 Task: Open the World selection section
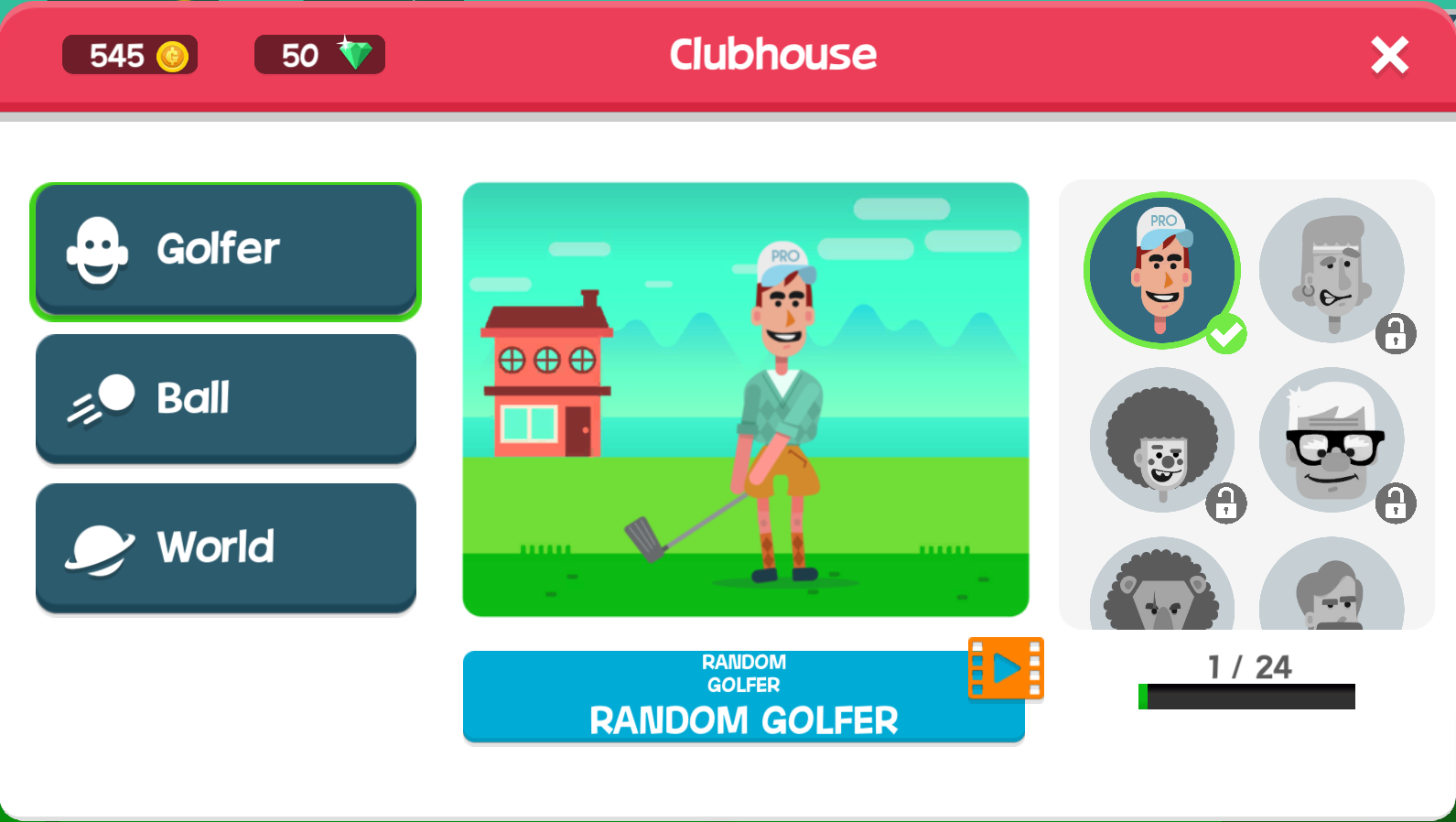225,546
